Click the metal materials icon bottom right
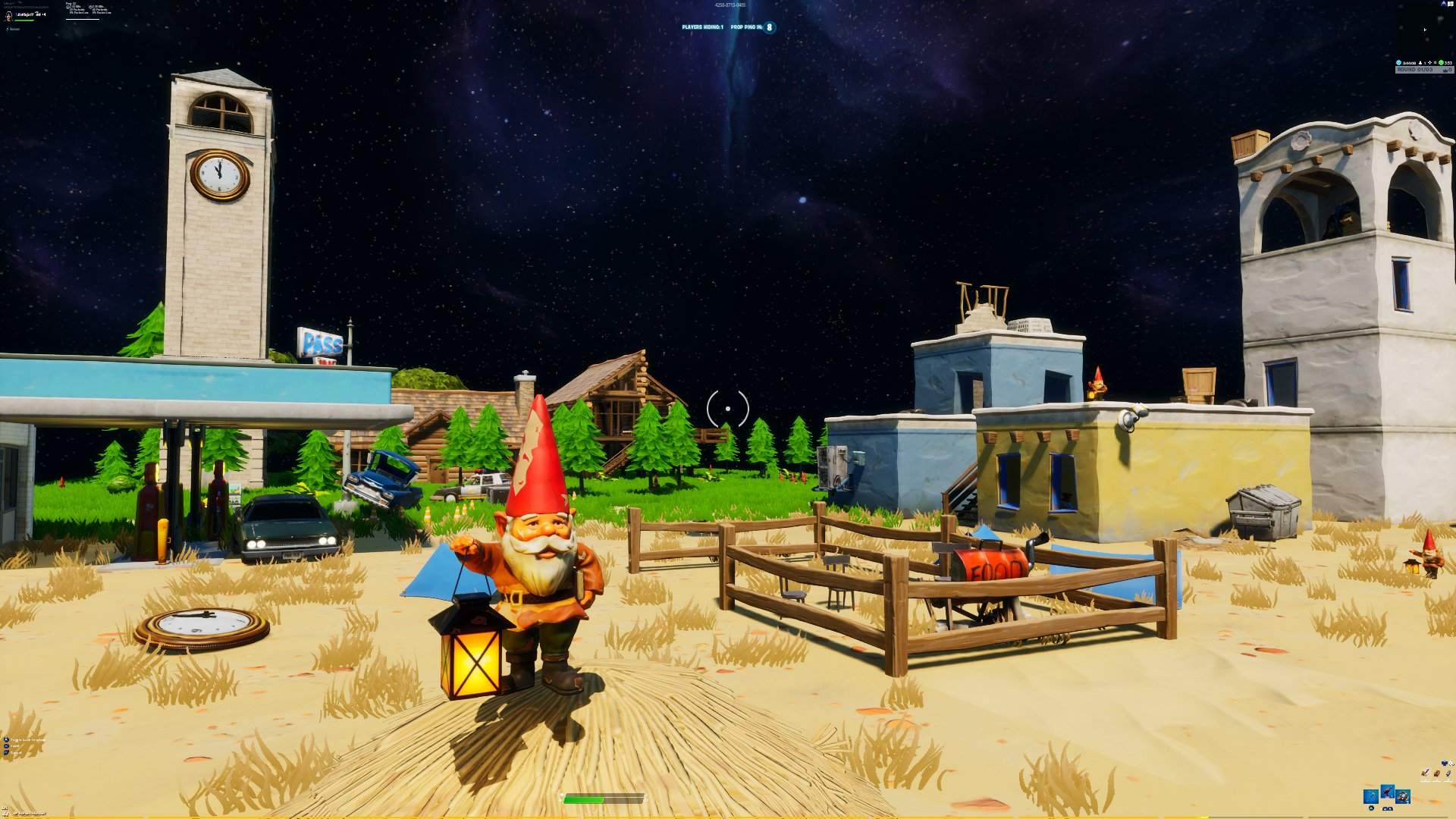The image size is (1456, 819). tap(1448, 773)
